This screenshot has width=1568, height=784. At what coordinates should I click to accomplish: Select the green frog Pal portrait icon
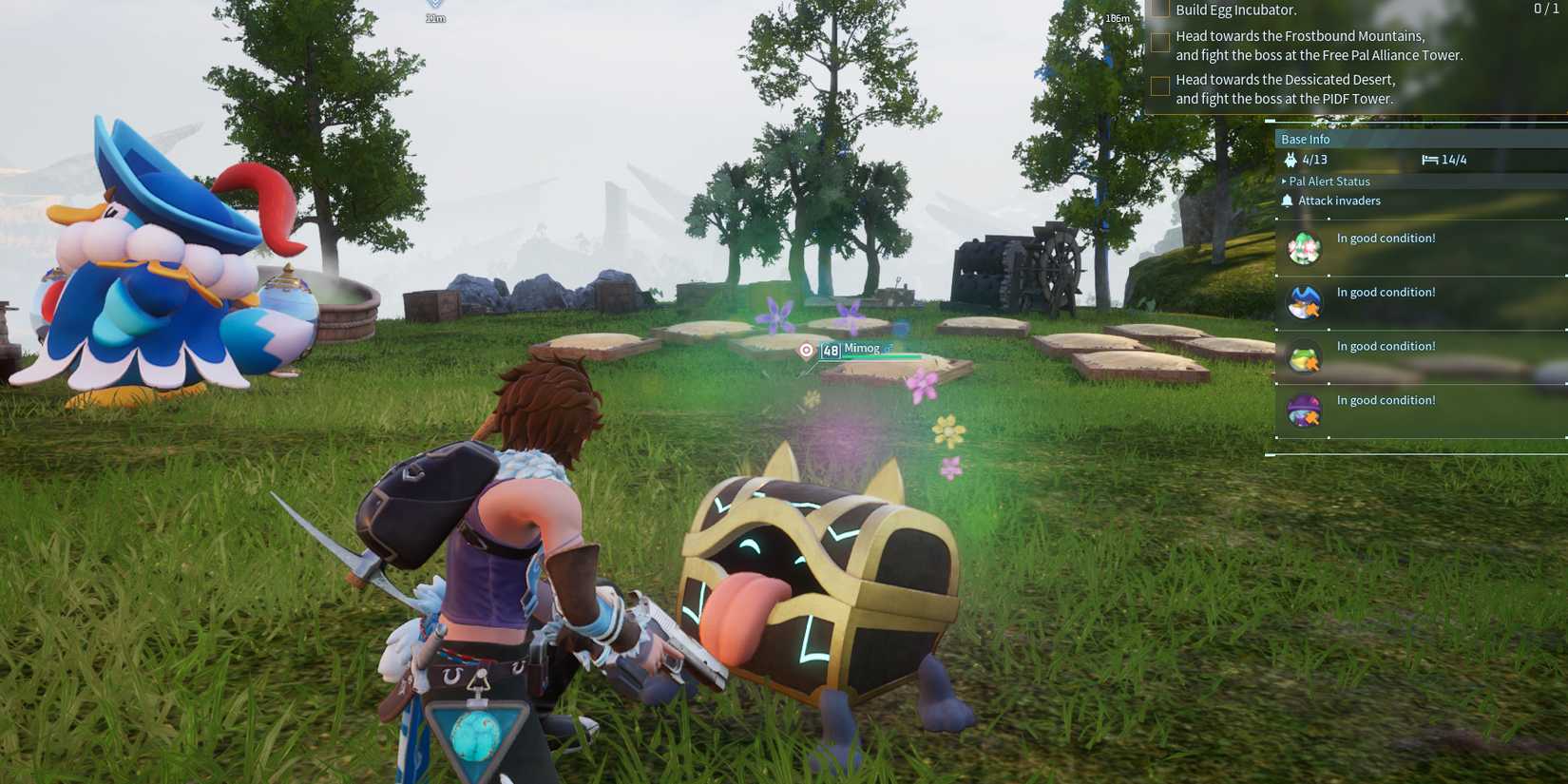1303,356
